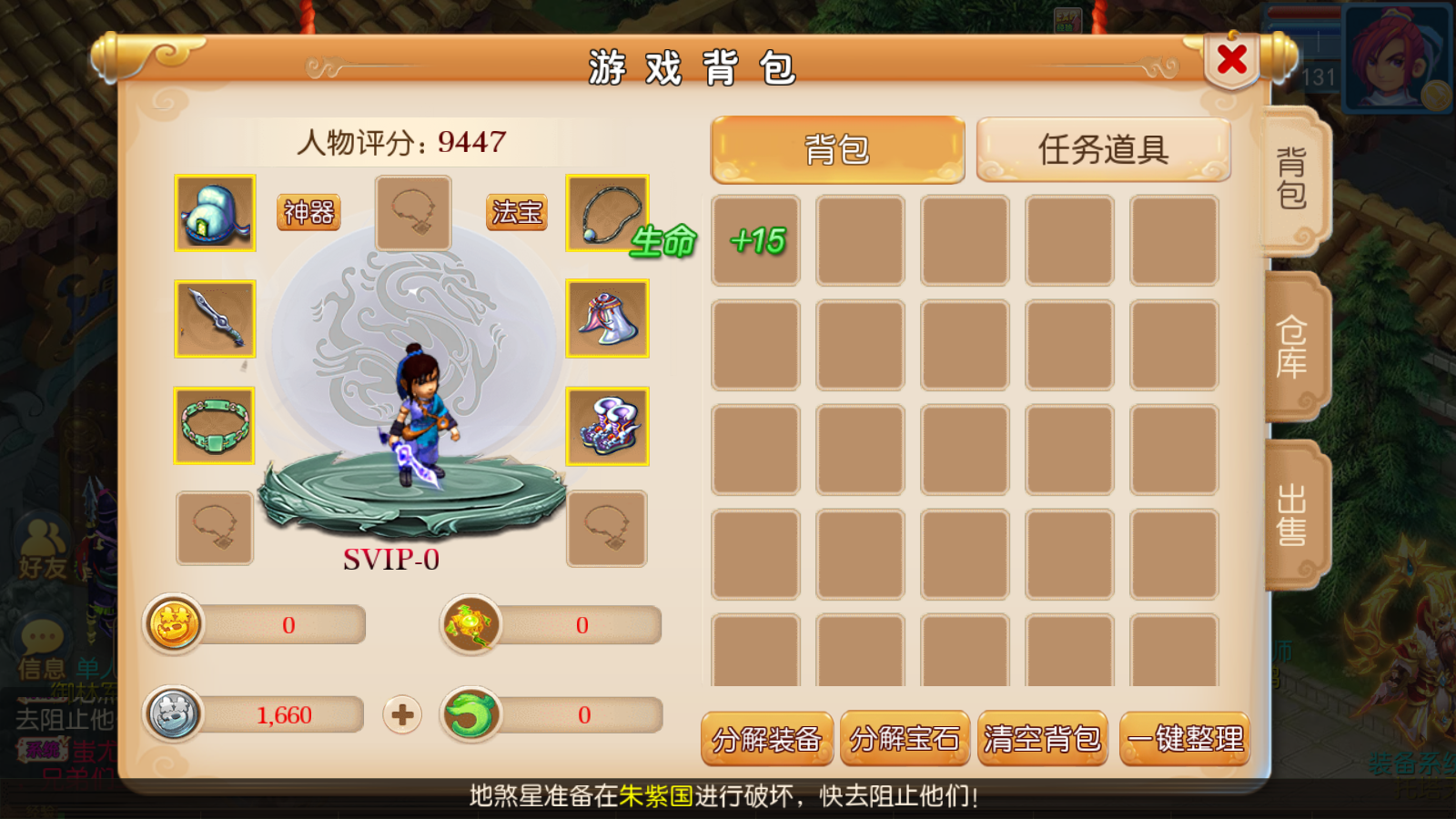Open the 出售 side tab
This screenshot has width=1456, height=819.
tap(1292, 515)
